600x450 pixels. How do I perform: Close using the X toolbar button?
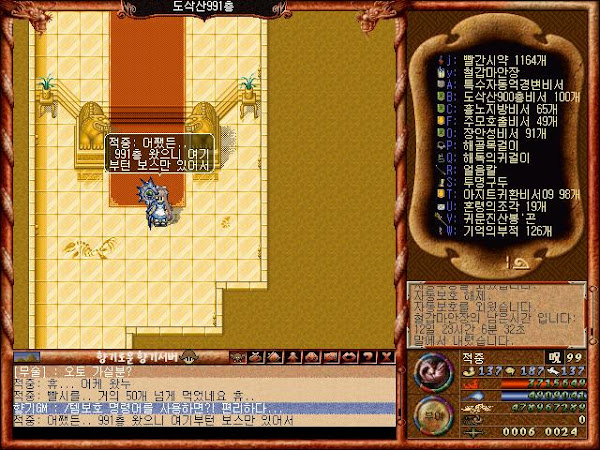point(387,356)
